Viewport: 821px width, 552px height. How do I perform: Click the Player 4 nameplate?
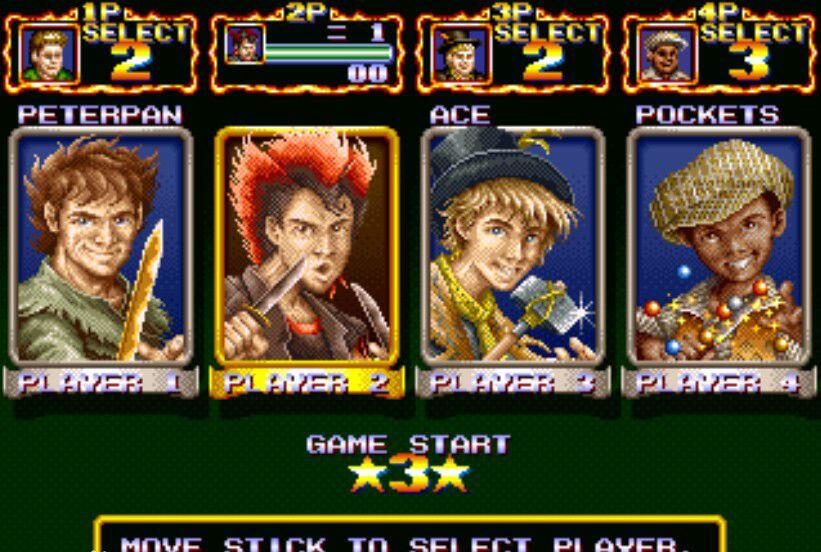pyautogui.click(x=718, y=383)
